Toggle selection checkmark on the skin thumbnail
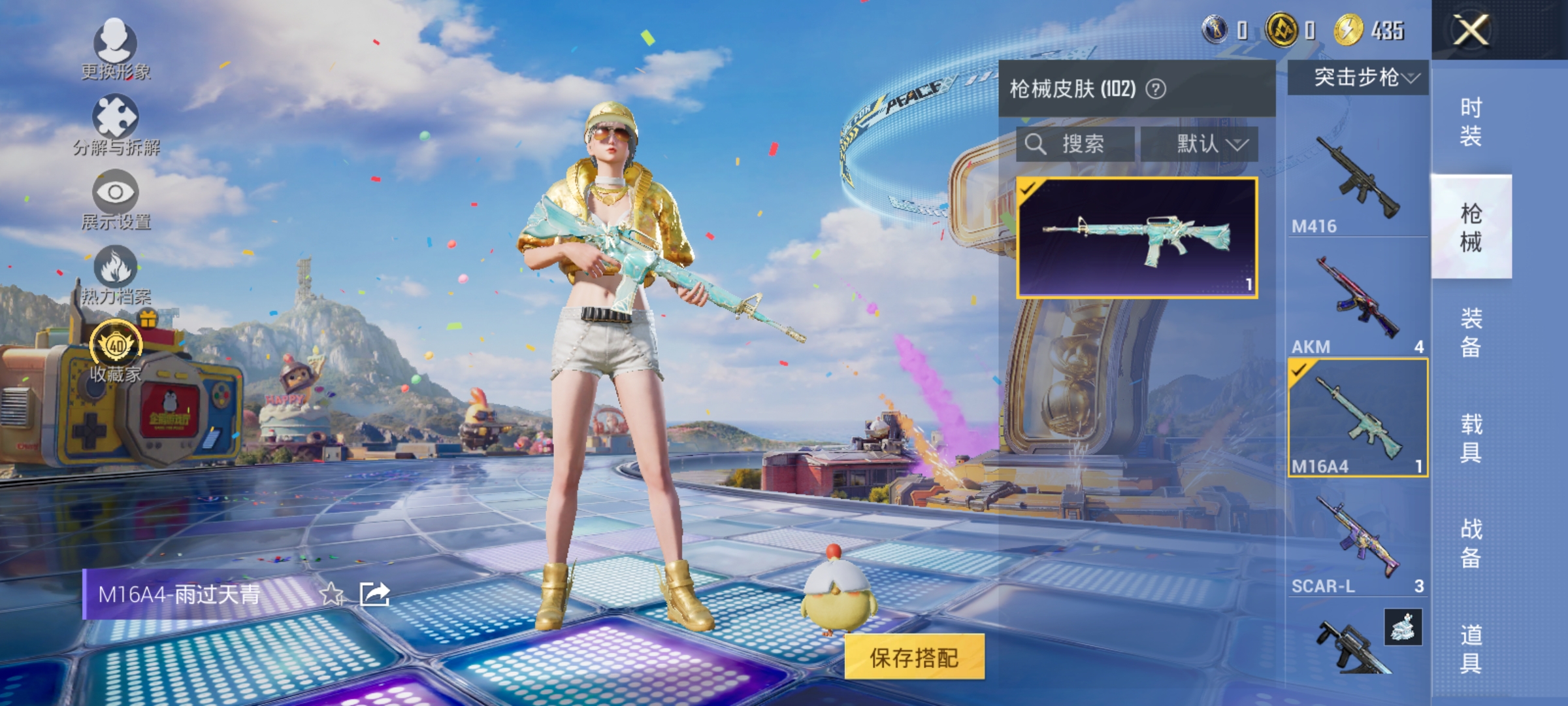 [1028, 189]
